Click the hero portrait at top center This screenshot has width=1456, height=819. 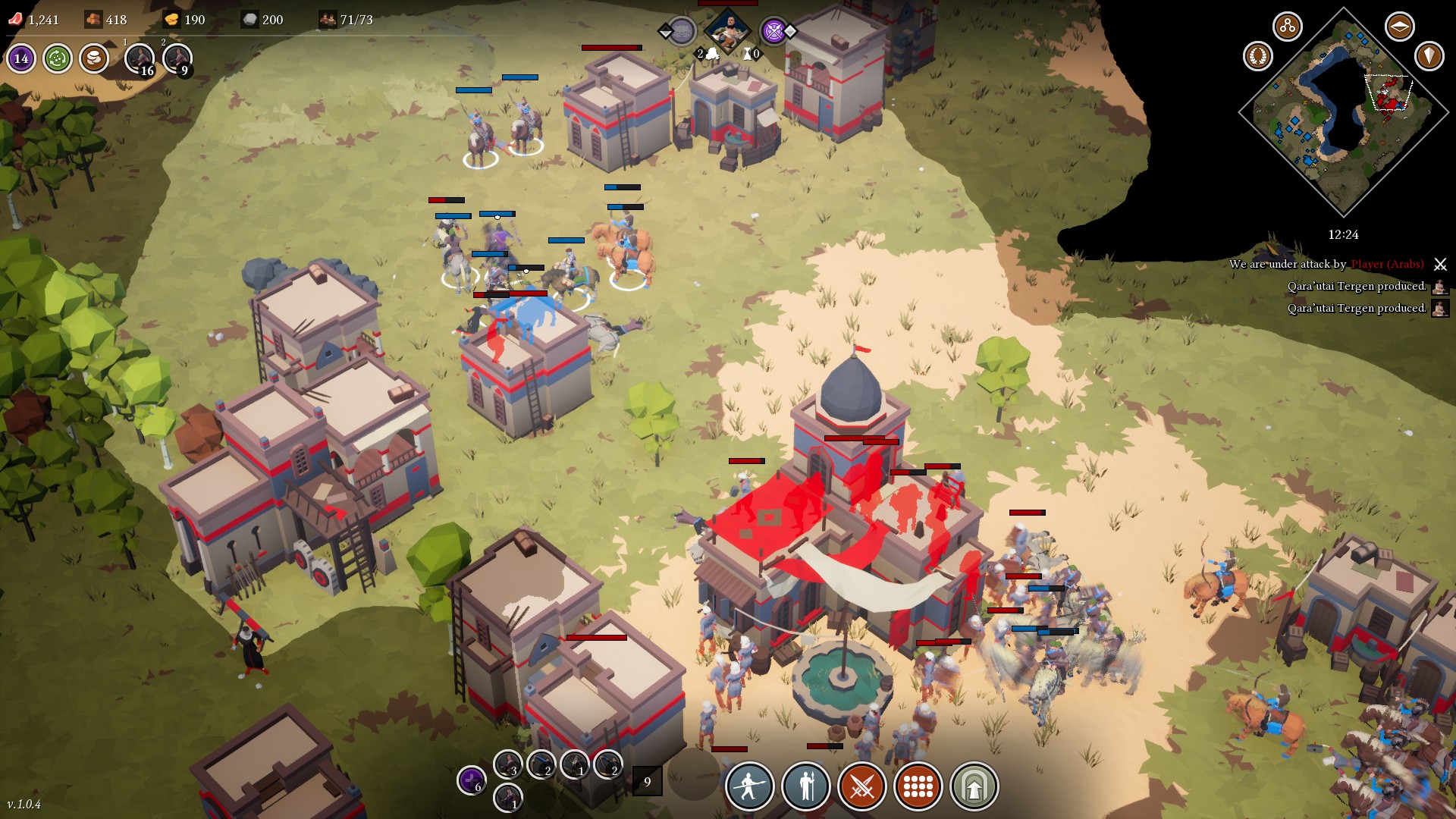[x=726, y=30]
